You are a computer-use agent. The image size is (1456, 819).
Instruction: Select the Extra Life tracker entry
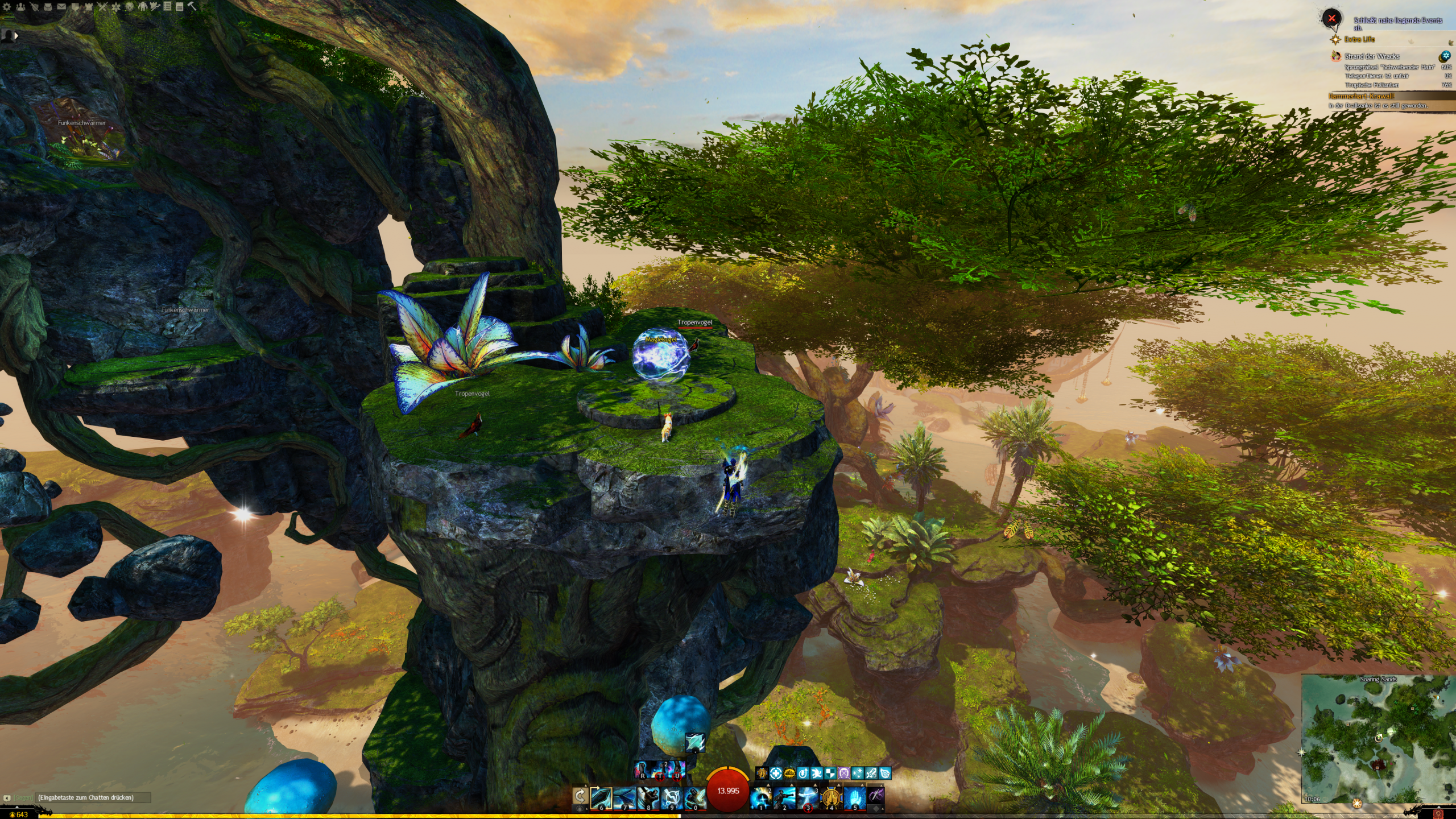pyautogui.click(x=1359, y=39)
